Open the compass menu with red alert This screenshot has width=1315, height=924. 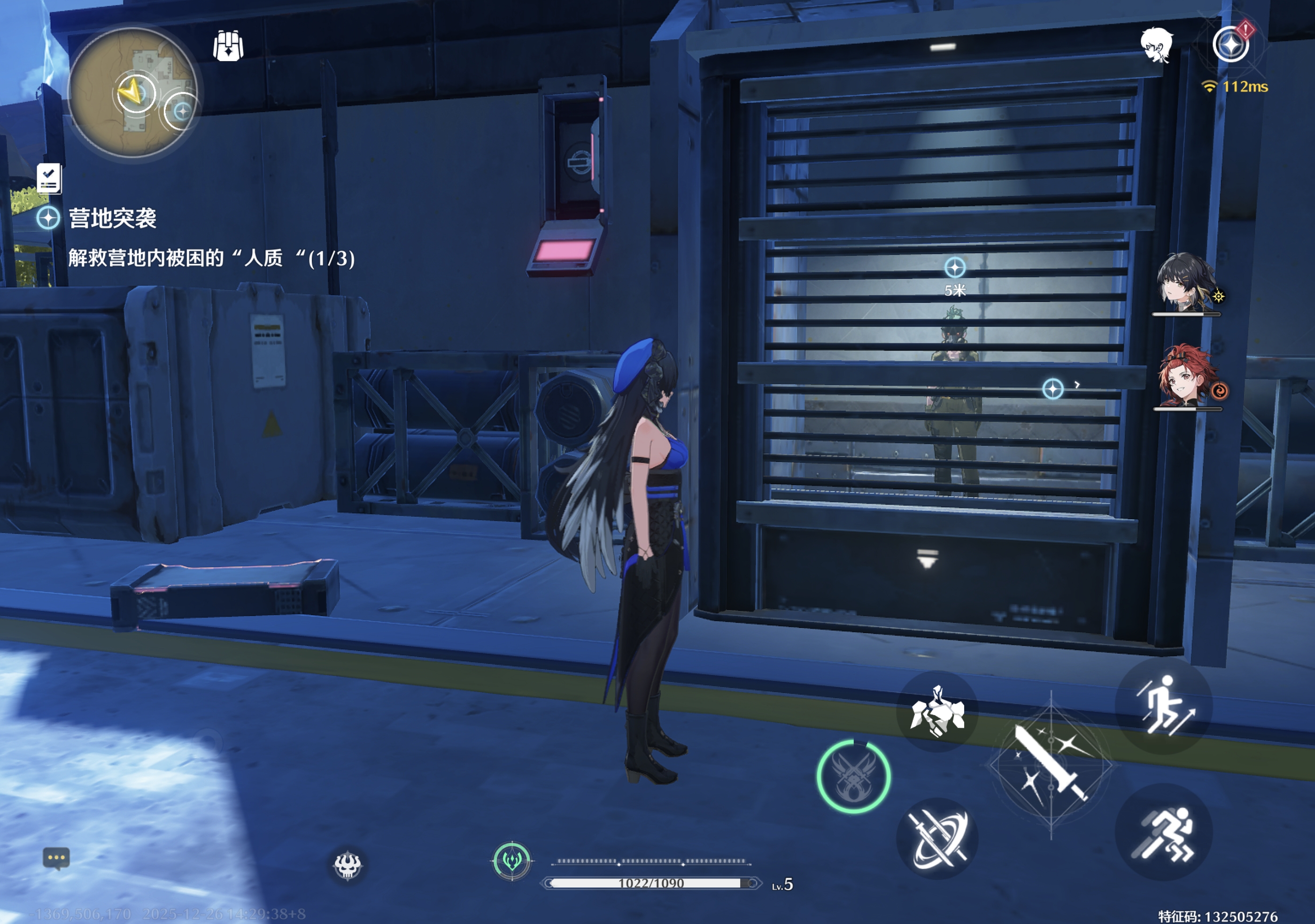point(1231,45)
